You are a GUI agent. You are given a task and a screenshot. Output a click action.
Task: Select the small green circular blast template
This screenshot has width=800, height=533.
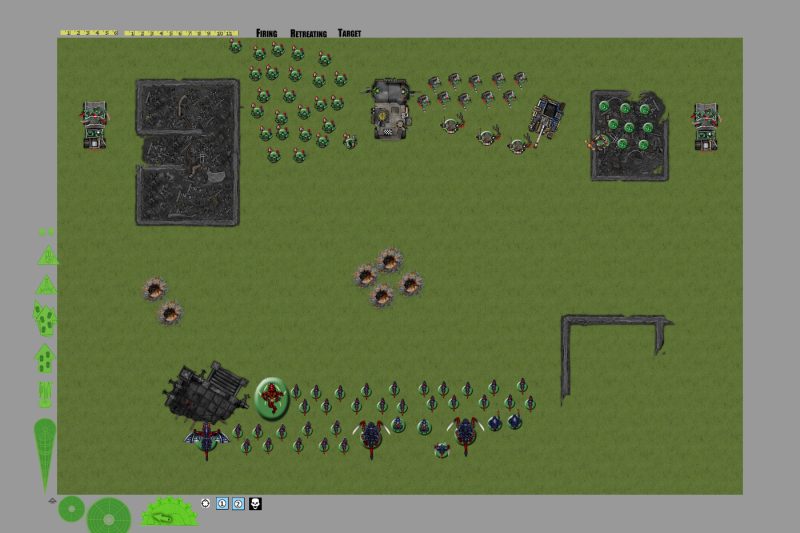coord(70,508)
